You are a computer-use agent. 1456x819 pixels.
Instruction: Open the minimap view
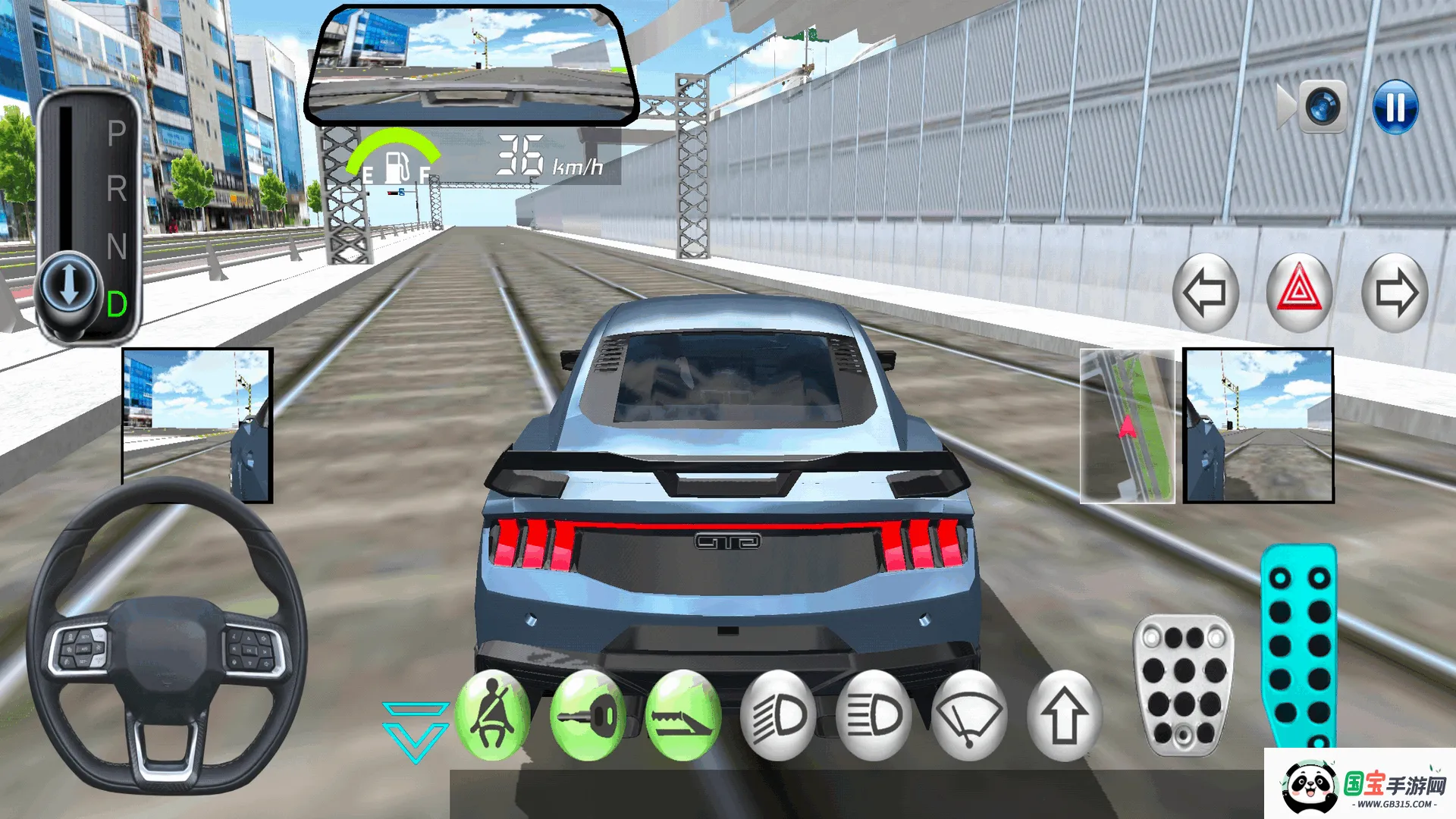pos(1126,426)
